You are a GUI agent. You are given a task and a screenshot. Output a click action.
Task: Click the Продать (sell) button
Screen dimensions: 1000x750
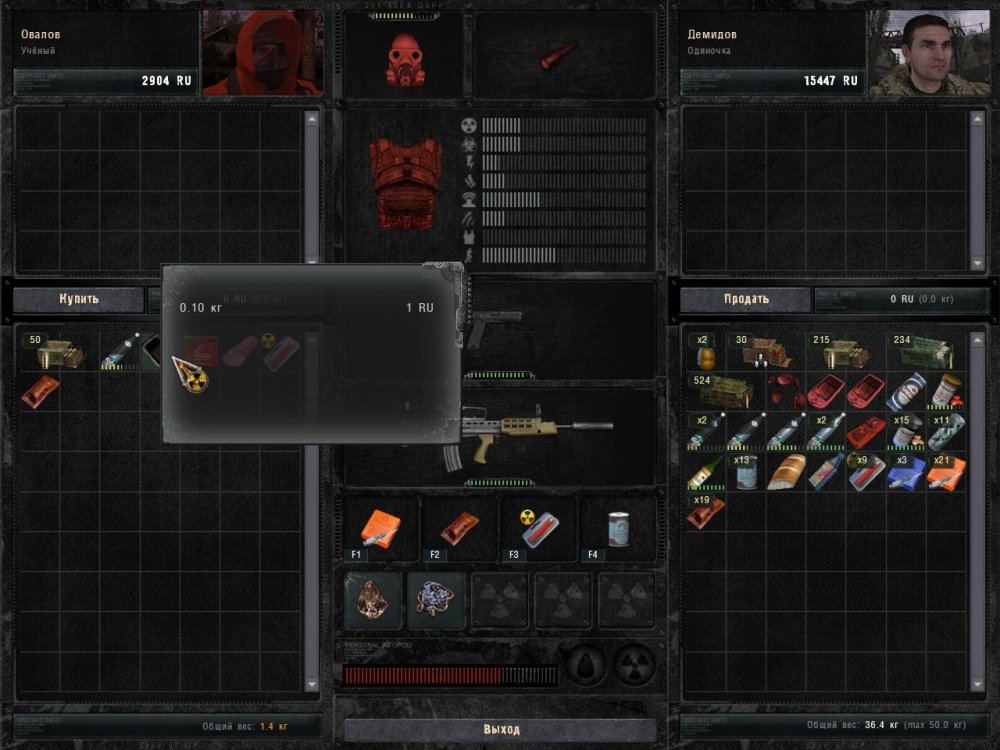[x=746, y=299]
